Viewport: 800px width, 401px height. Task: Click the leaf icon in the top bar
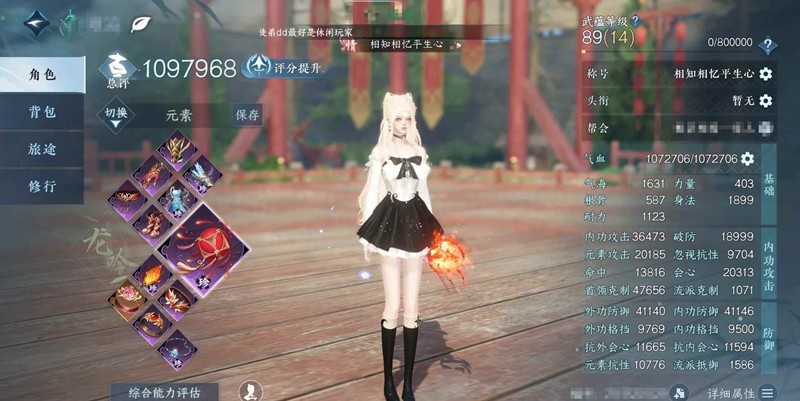[x=143, y=22]
